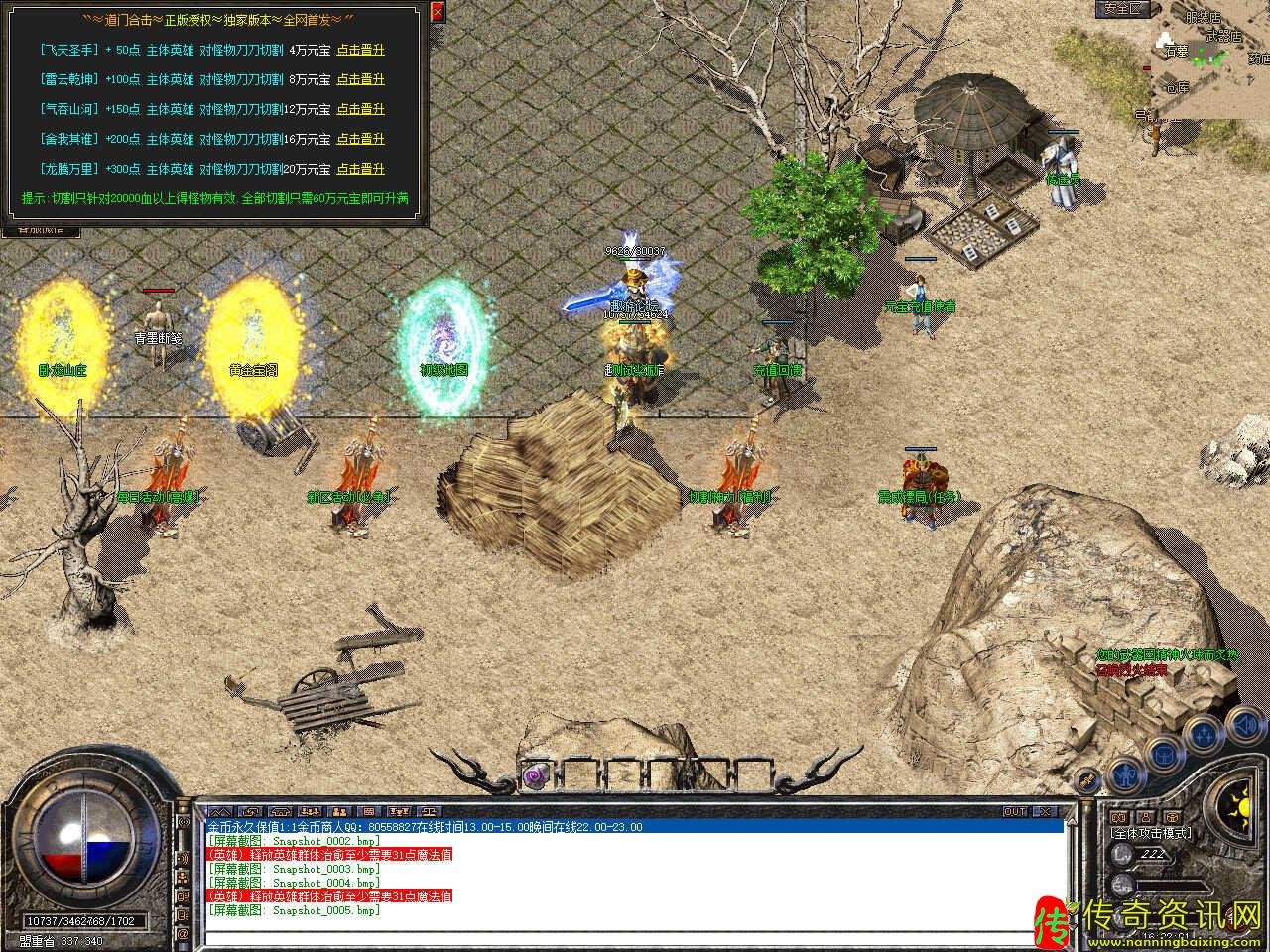Click the OUT button above chat
1270x952 pixels.
1015,811
